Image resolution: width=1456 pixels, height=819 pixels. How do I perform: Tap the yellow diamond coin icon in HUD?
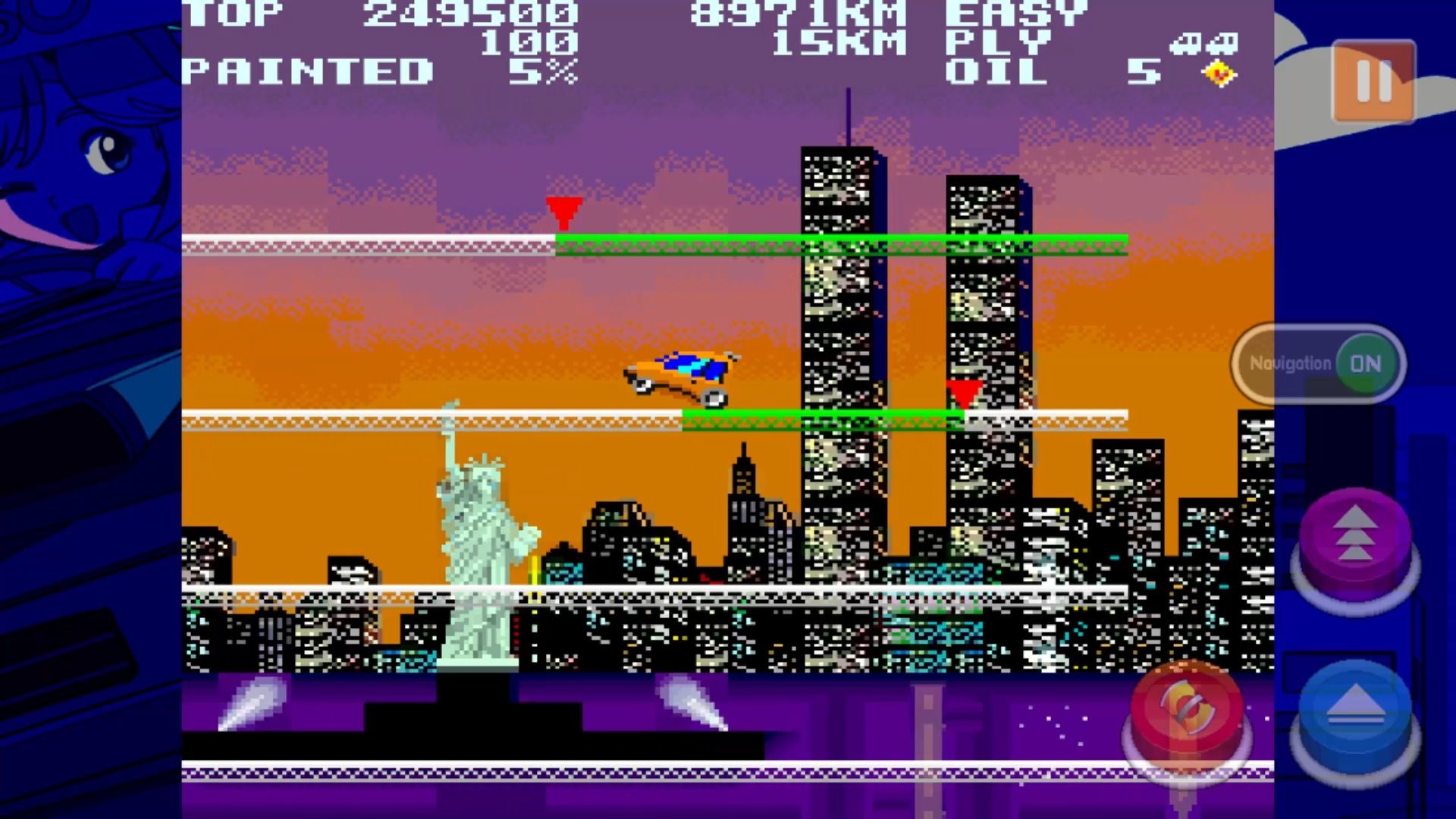tap(1218, 74)
